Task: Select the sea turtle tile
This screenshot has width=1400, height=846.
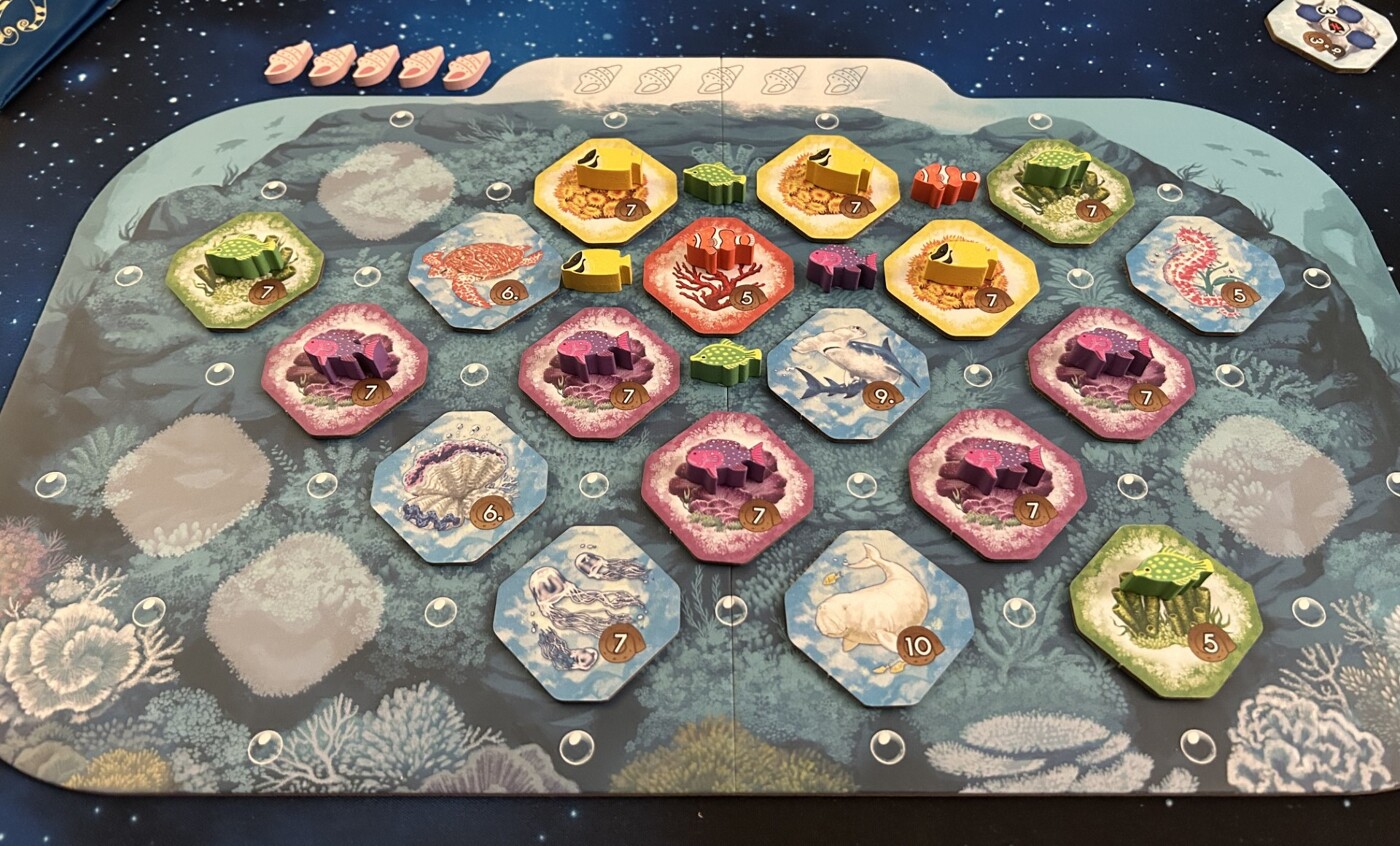Action: 483,272
